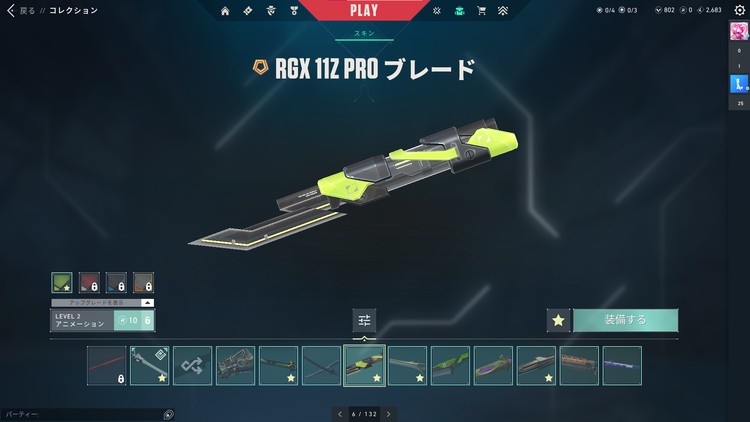Viewport: 750px width, 422px height.
Task: Open the shopping cart store icon
Action: [x=482, y=11]
